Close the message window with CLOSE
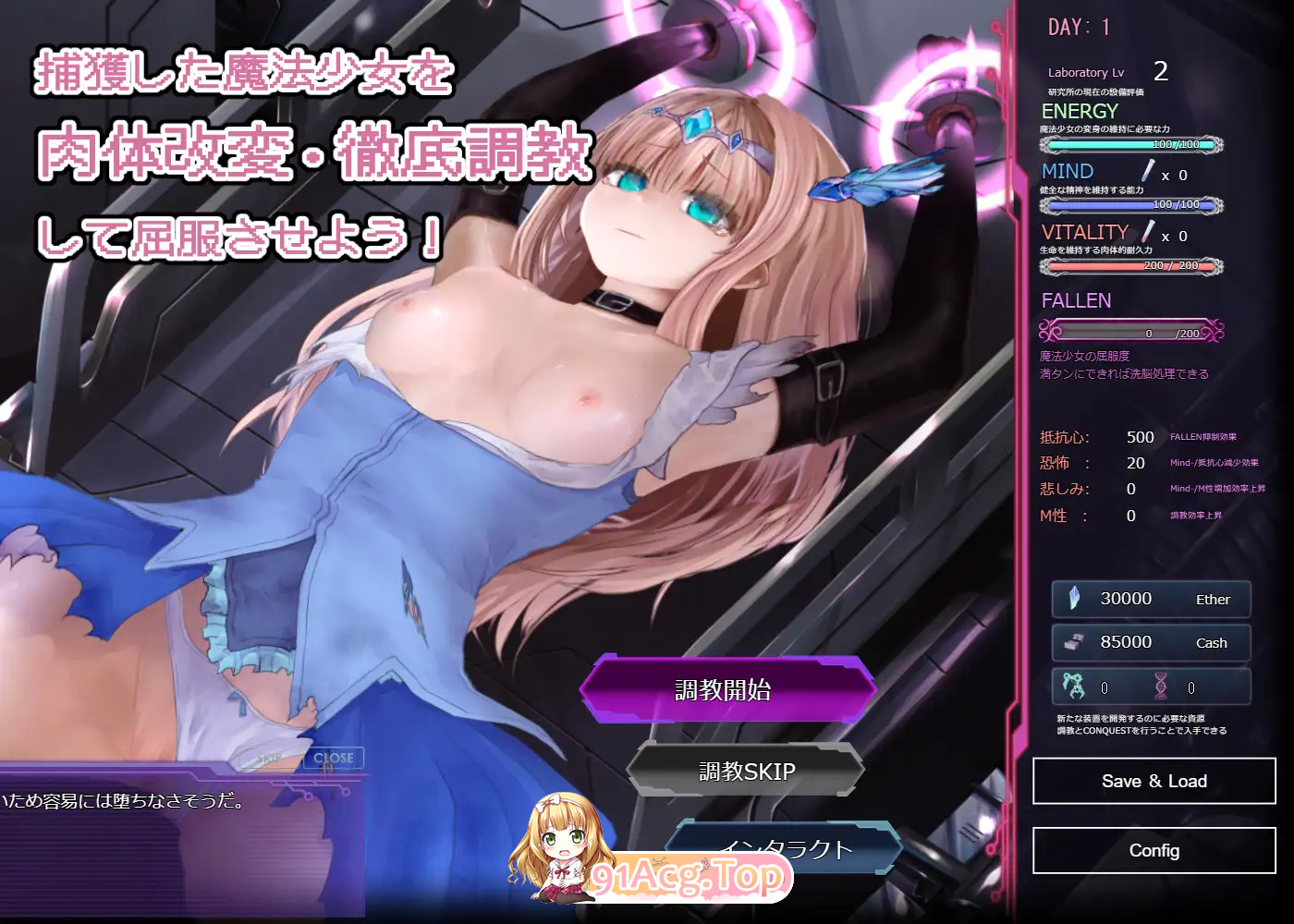This screenshot has height=924, width=1294. coord(333,757)
